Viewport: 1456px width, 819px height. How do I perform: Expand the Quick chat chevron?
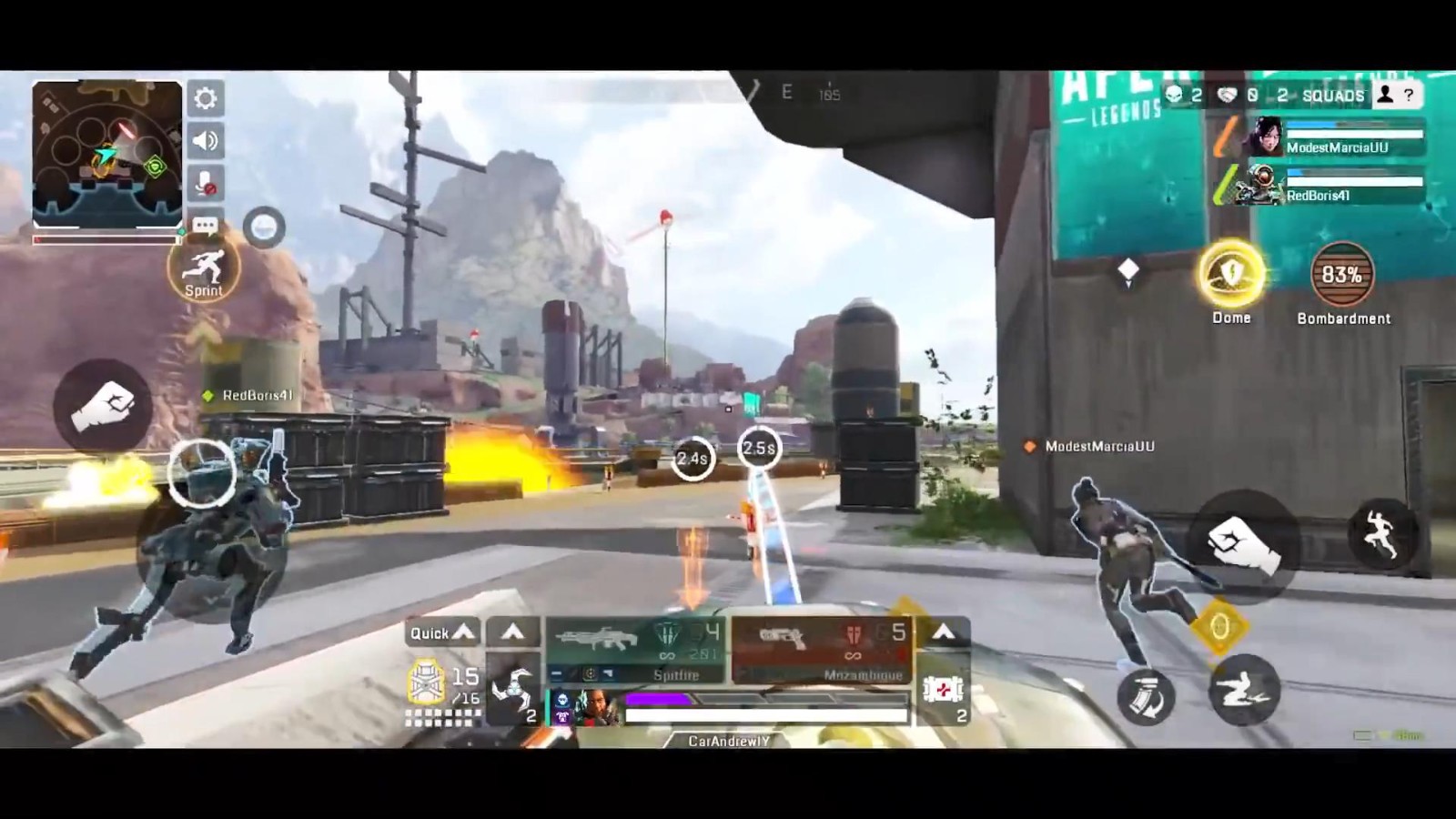[x=462, y=632]
